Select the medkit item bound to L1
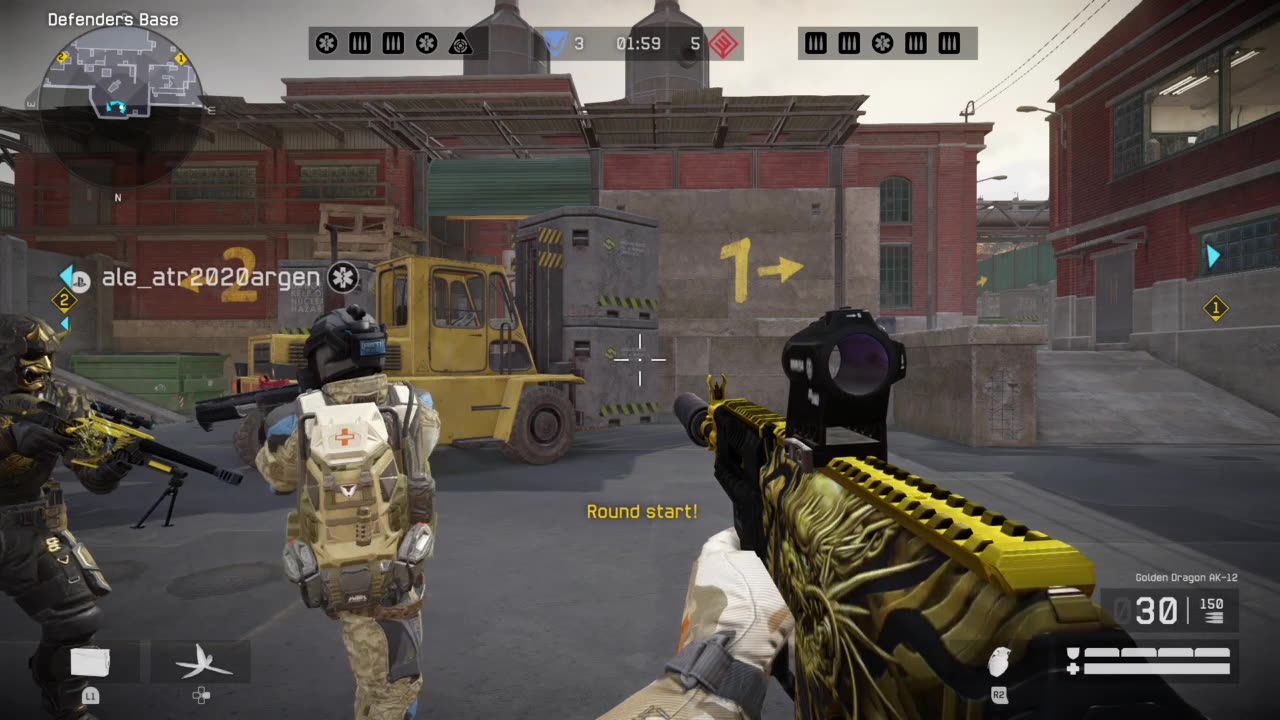Screen dimensions: 1280x720 pos(90,662)
